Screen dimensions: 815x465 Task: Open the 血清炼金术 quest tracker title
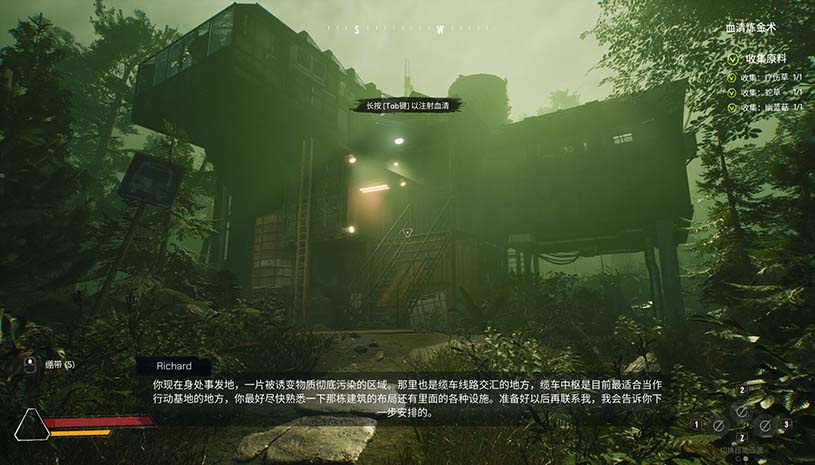(x=757, y=29)
